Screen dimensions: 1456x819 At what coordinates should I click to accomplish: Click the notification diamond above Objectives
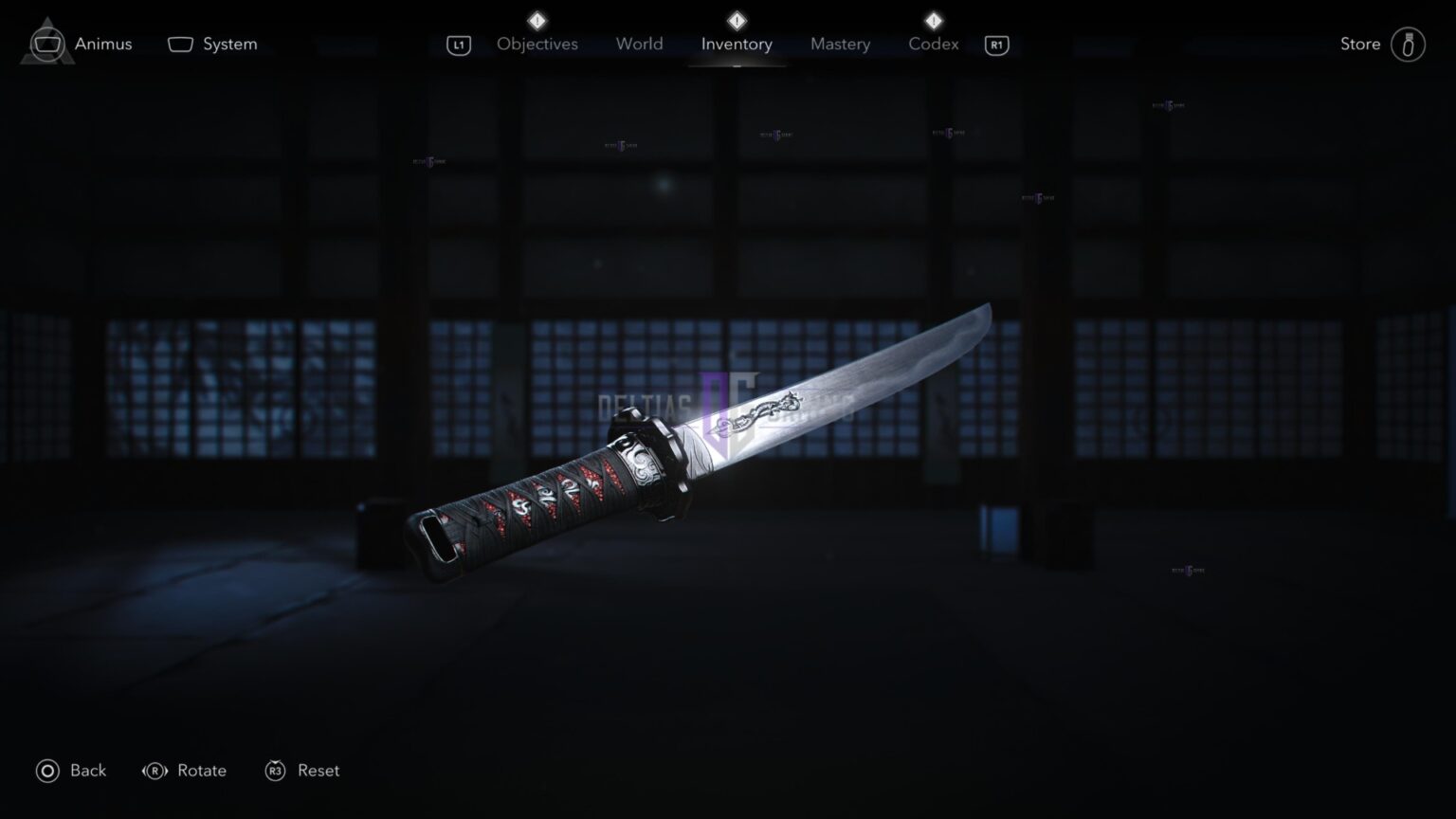click(x=537, y=19)
